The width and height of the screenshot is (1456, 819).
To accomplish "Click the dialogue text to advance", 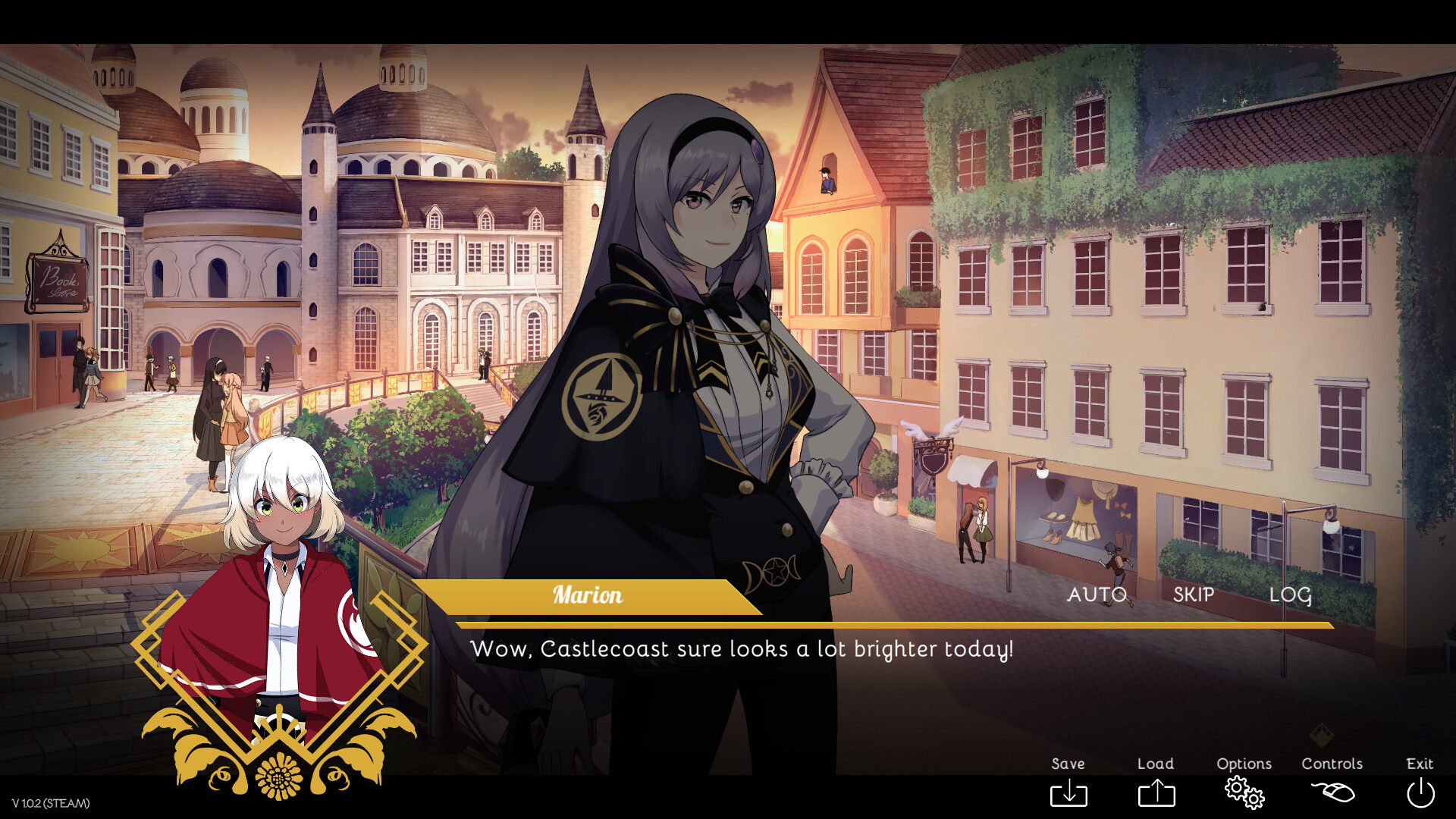I will (x=743, y=649).
